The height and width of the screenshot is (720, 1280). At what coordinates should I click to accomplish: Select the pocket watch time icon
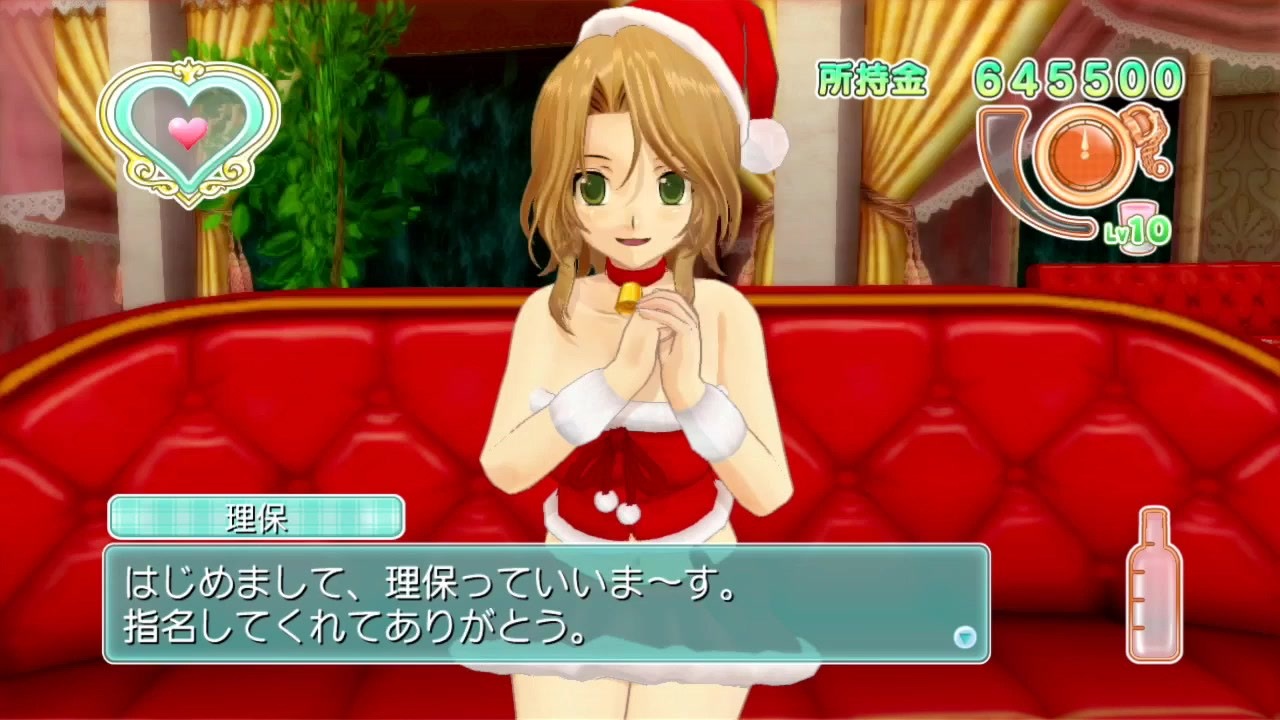[x=1085, y=150]
